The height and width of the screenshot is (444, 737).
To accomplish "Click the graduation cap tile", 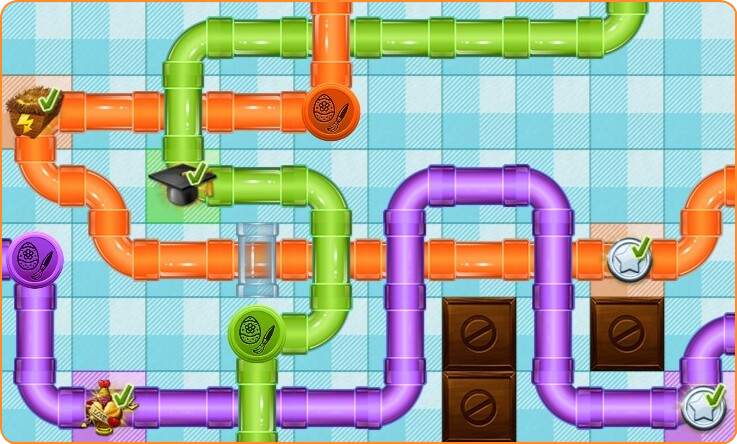I will point(181,184).
